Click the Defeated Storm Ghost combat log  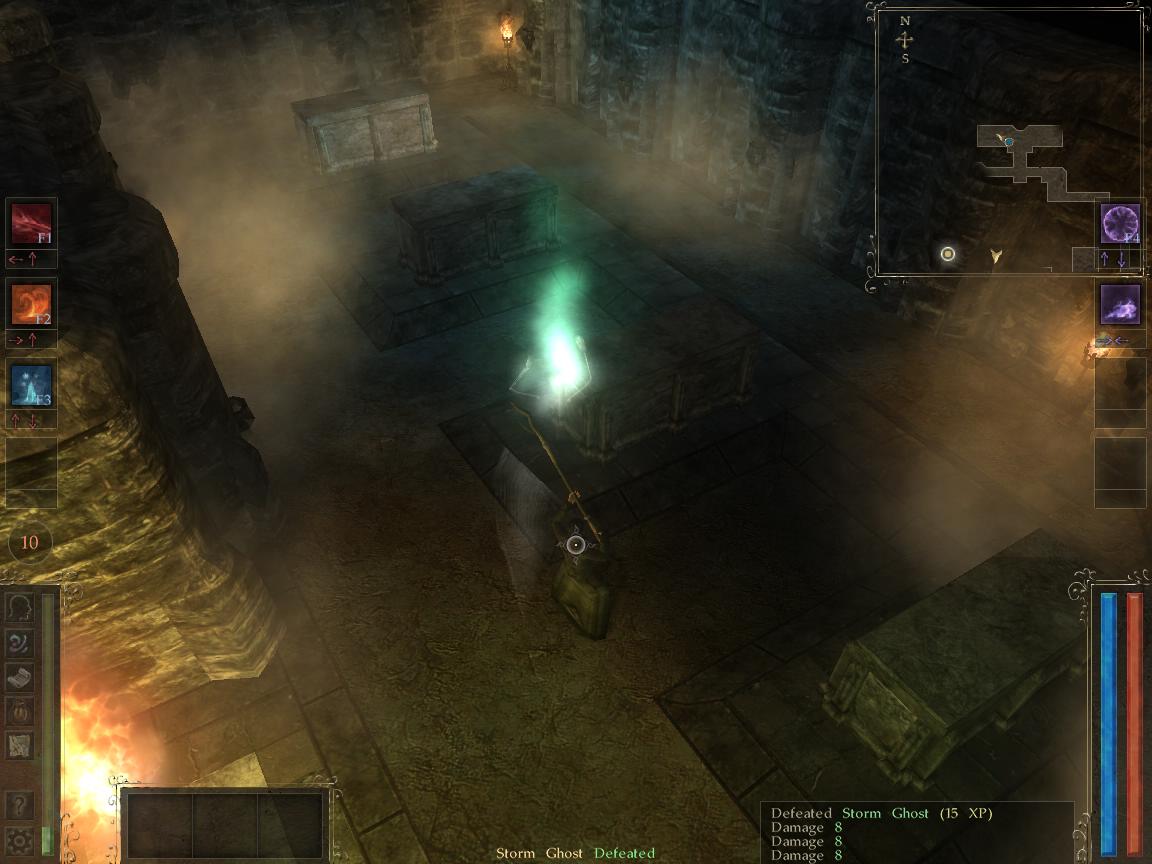pyautogui.click(x=915, y=833)
